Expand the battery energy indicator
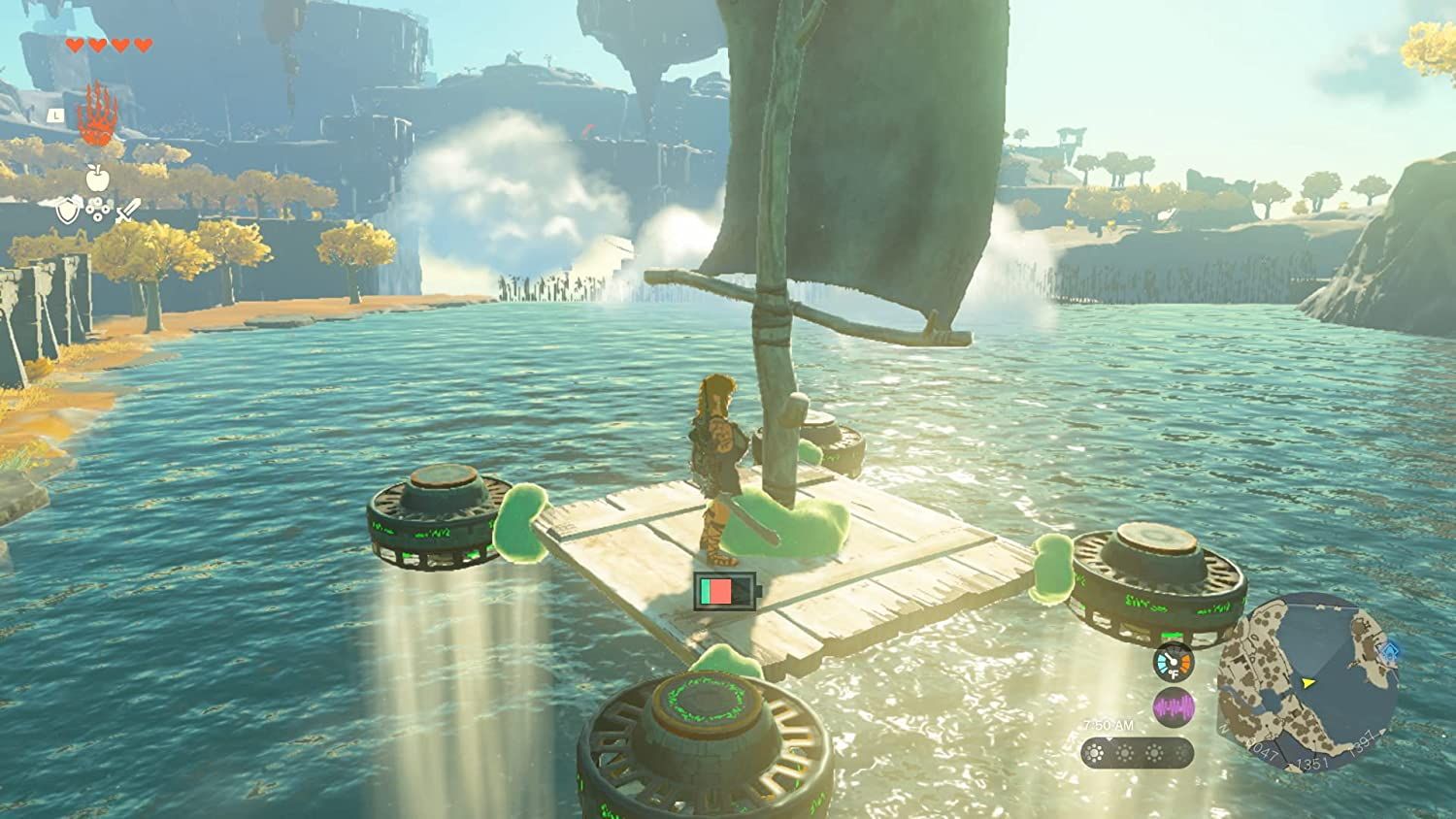This screenshot has height=819, width=1456. tap(723, 590)
